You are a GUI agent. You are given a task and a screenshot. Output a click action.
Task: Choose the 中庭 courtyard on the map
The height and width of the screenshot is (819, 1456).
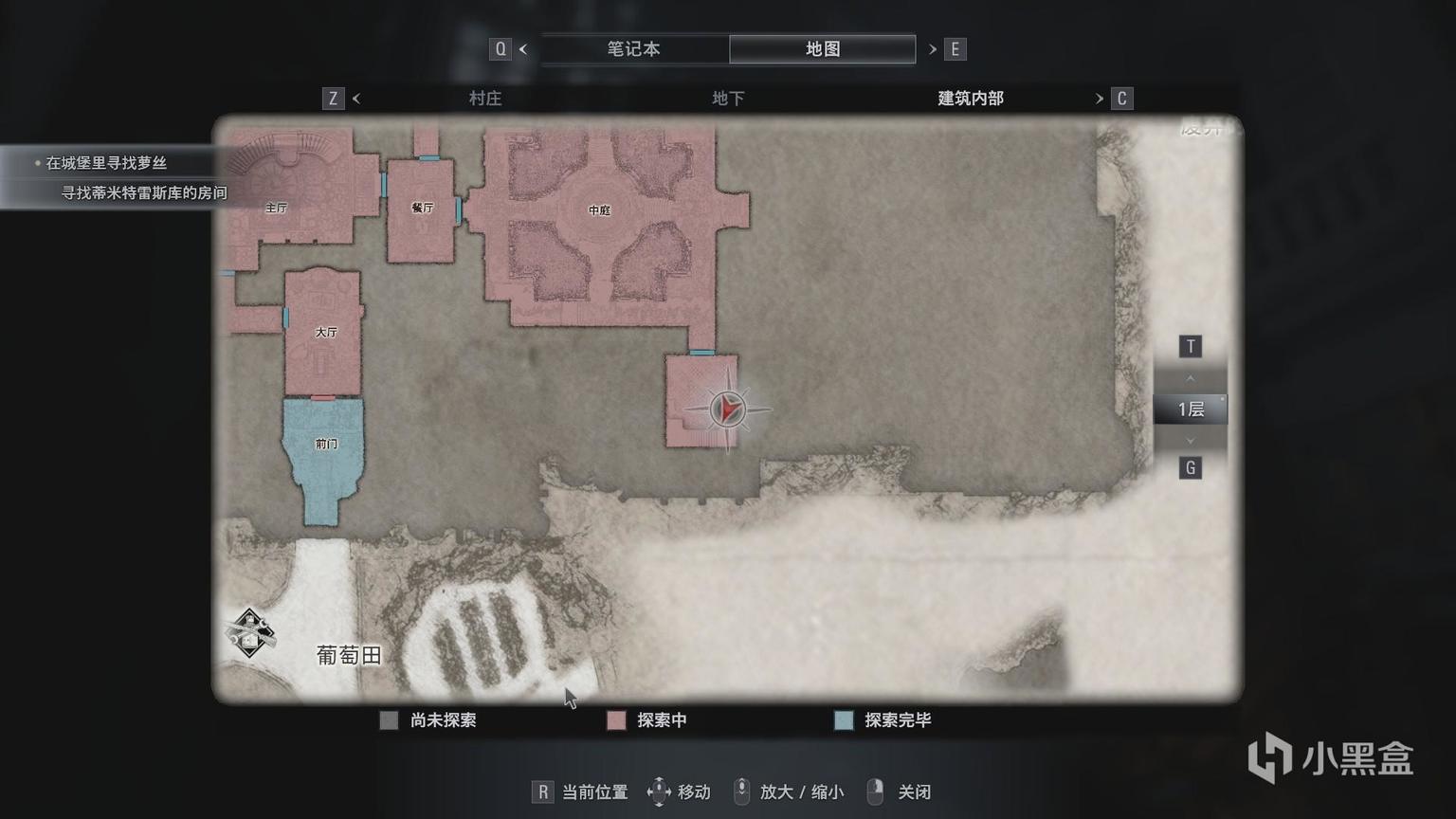(599, 210)
